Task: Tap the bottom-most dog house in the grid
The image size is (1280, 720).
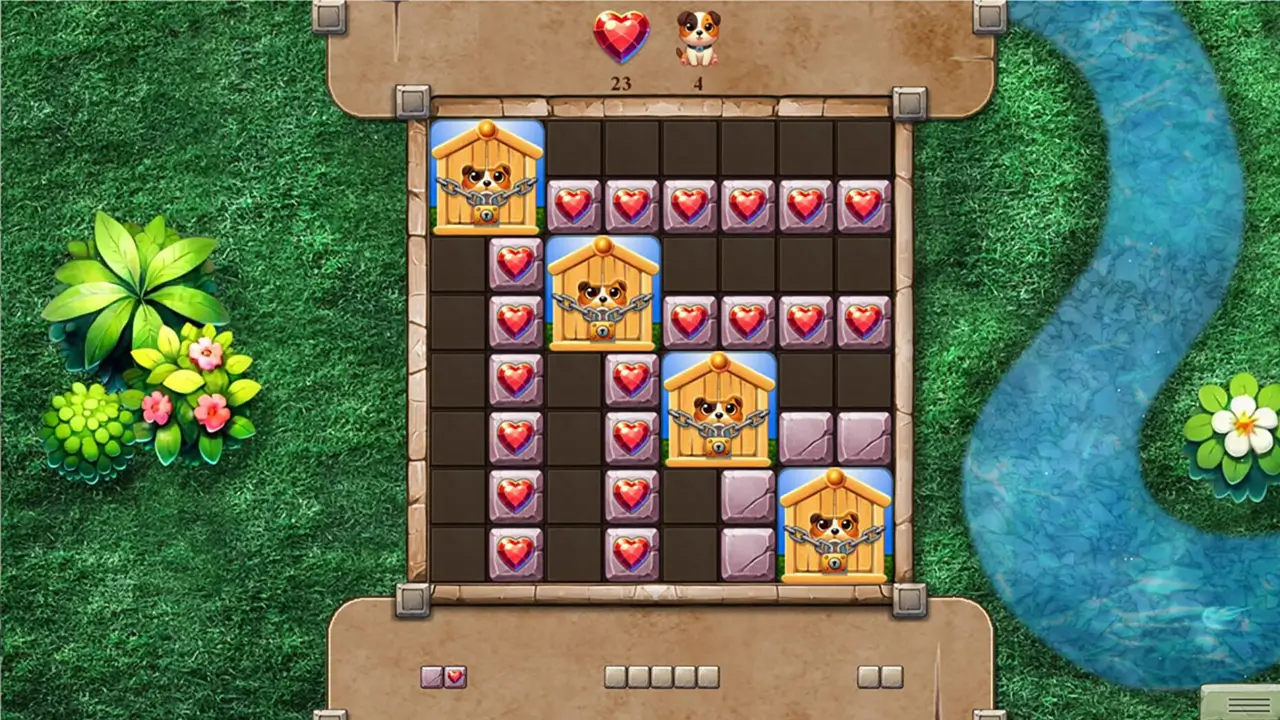Action: coord(835,527)
